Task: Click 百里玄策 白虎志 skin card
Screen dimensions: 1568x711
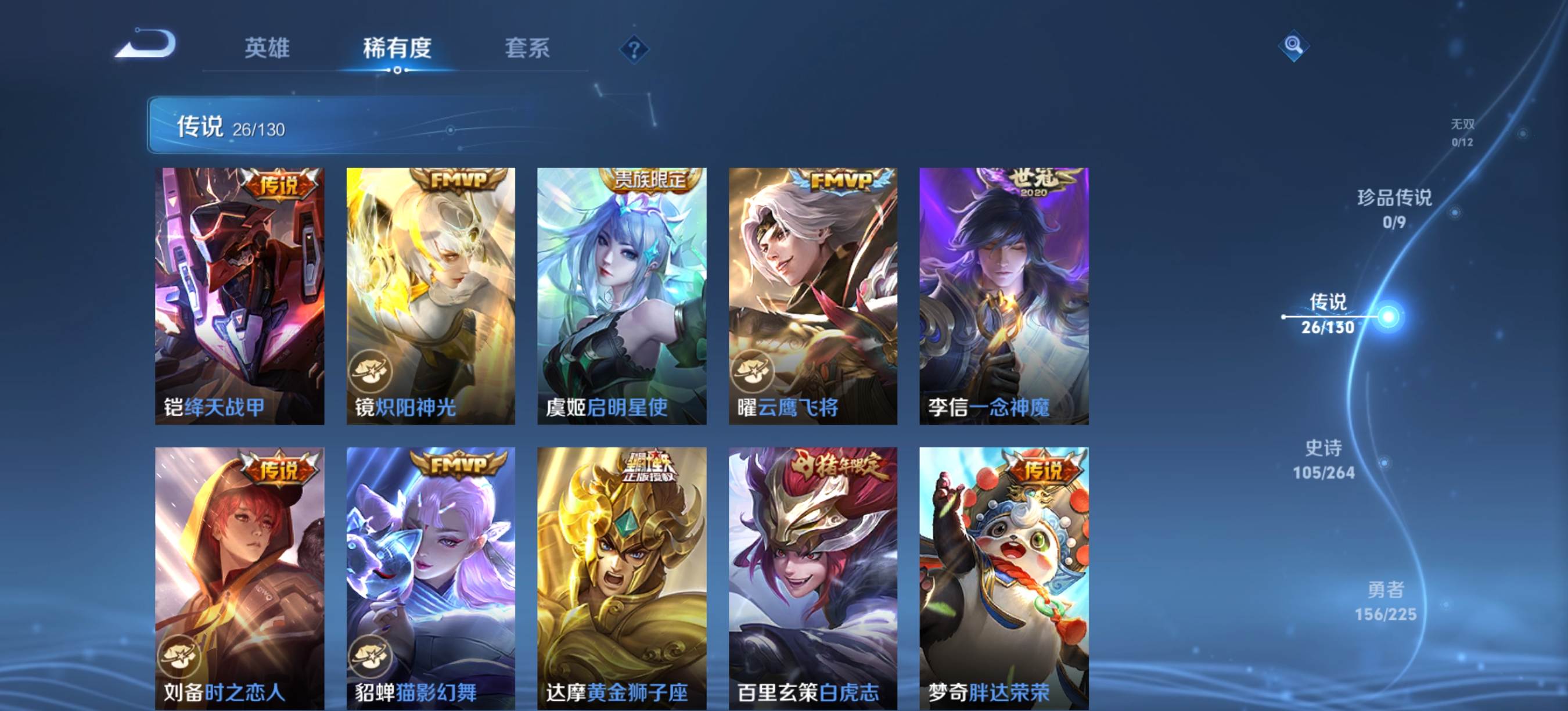Action: (x=812, y=579)
